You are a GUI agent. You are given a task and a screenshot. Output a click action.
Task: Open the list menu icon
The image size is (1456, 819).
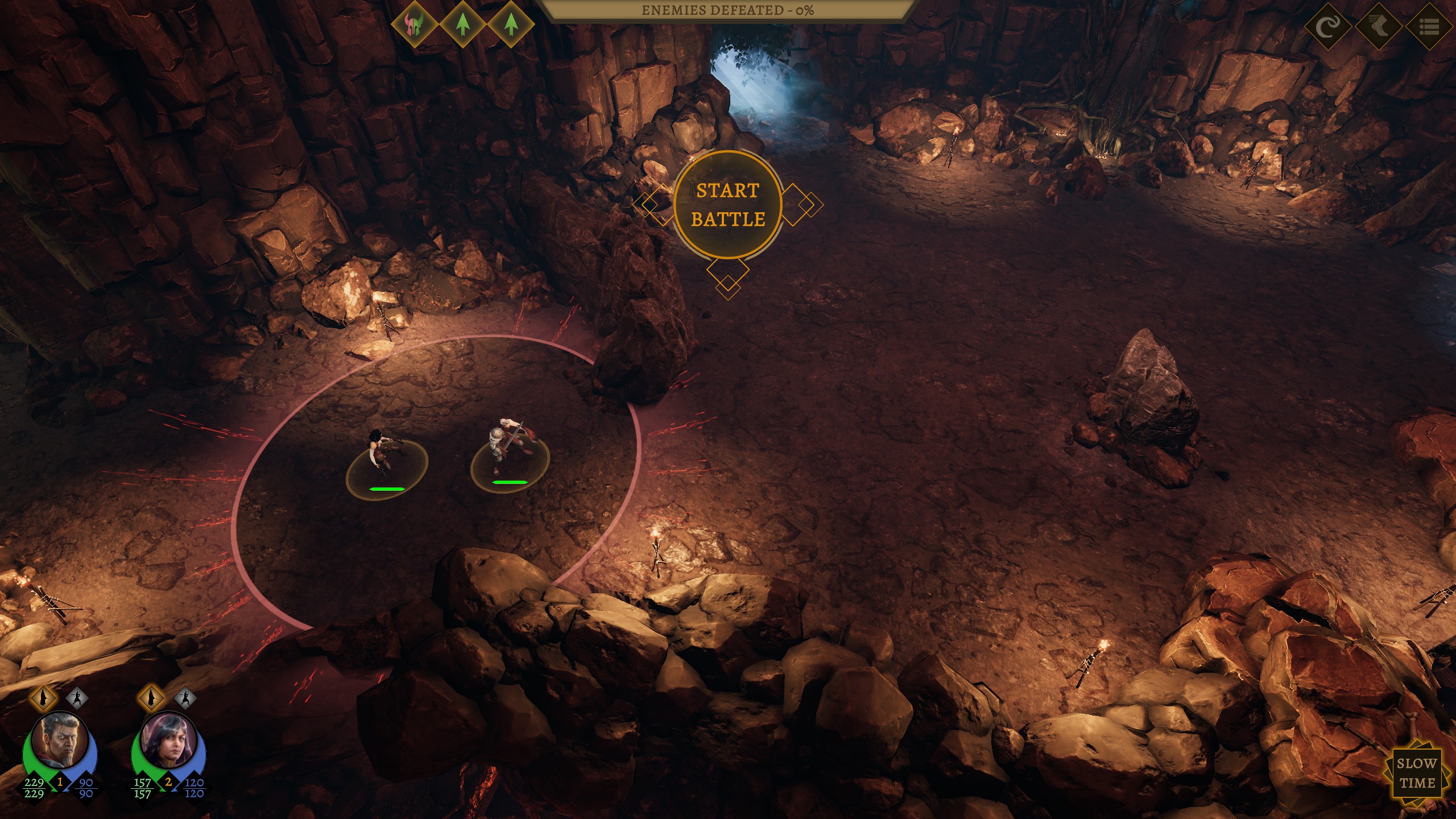(x=1429, y=27)
